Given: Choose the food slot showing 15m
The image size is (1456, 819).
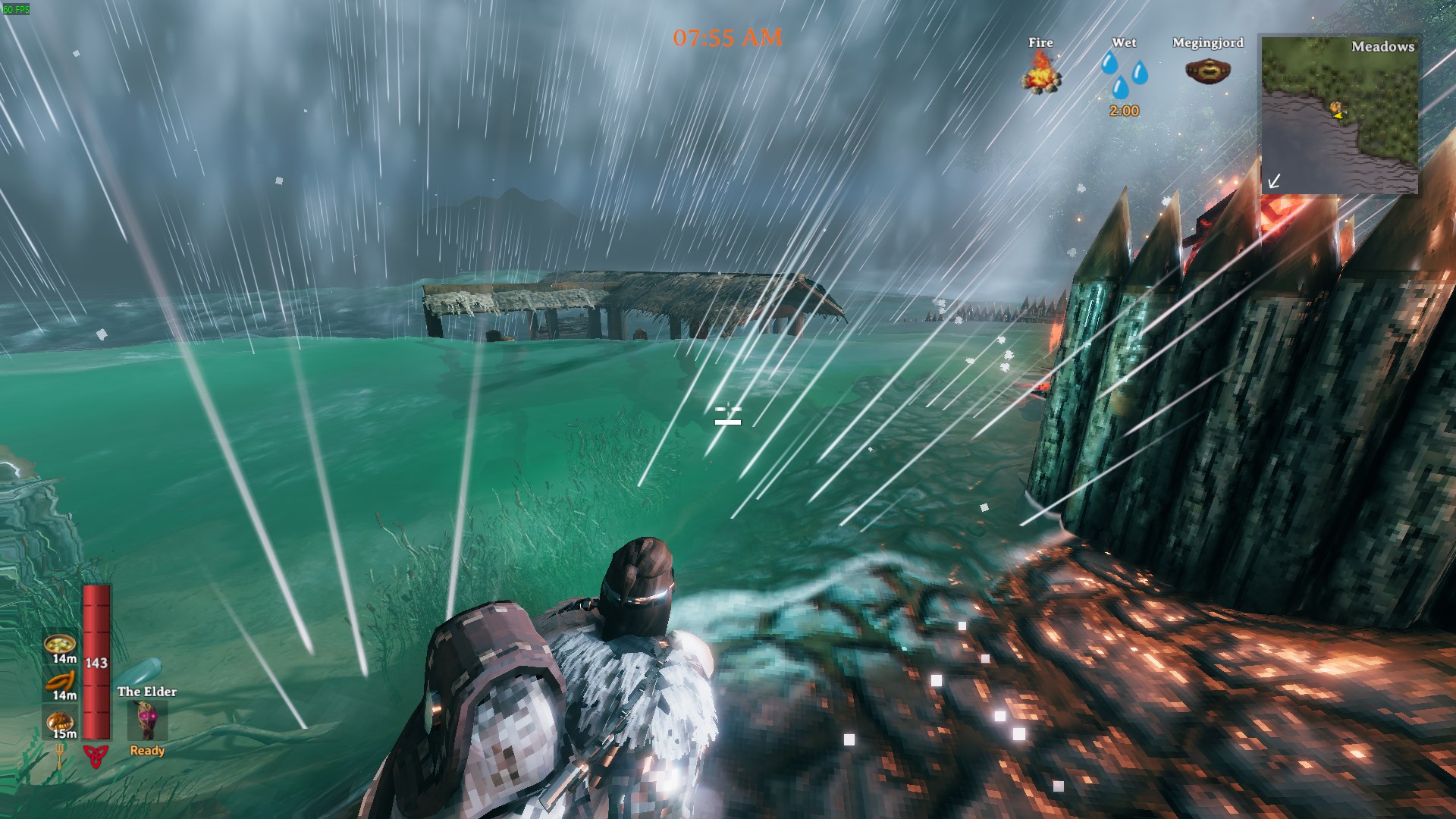Looking at the screenshot, I should (x=60, y=720).
